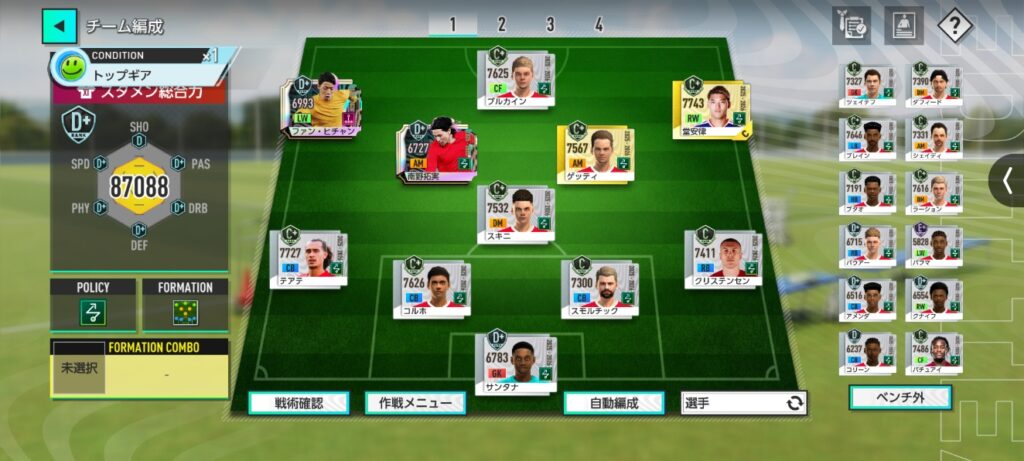Switch to formation slot tab 4
Screen dimensions: 1024x461
click(x=599, y=25)
